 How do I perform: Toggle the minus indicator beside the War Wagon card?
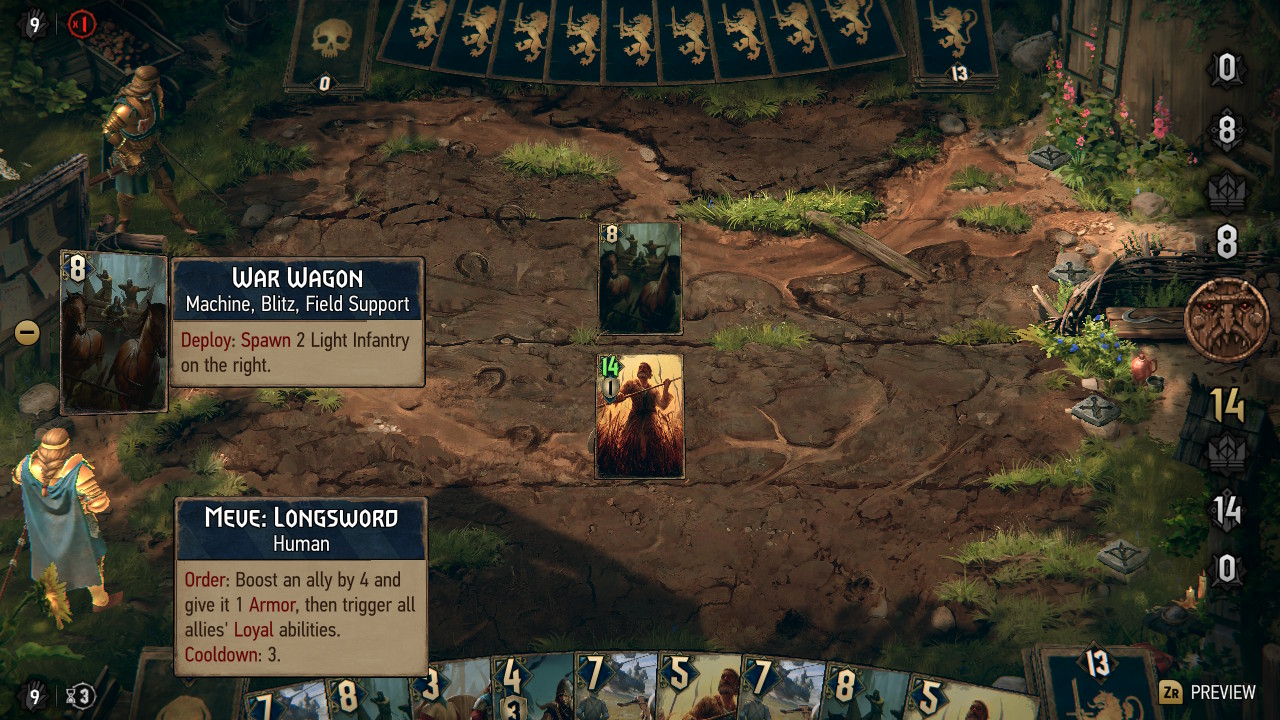pos(25,330)
